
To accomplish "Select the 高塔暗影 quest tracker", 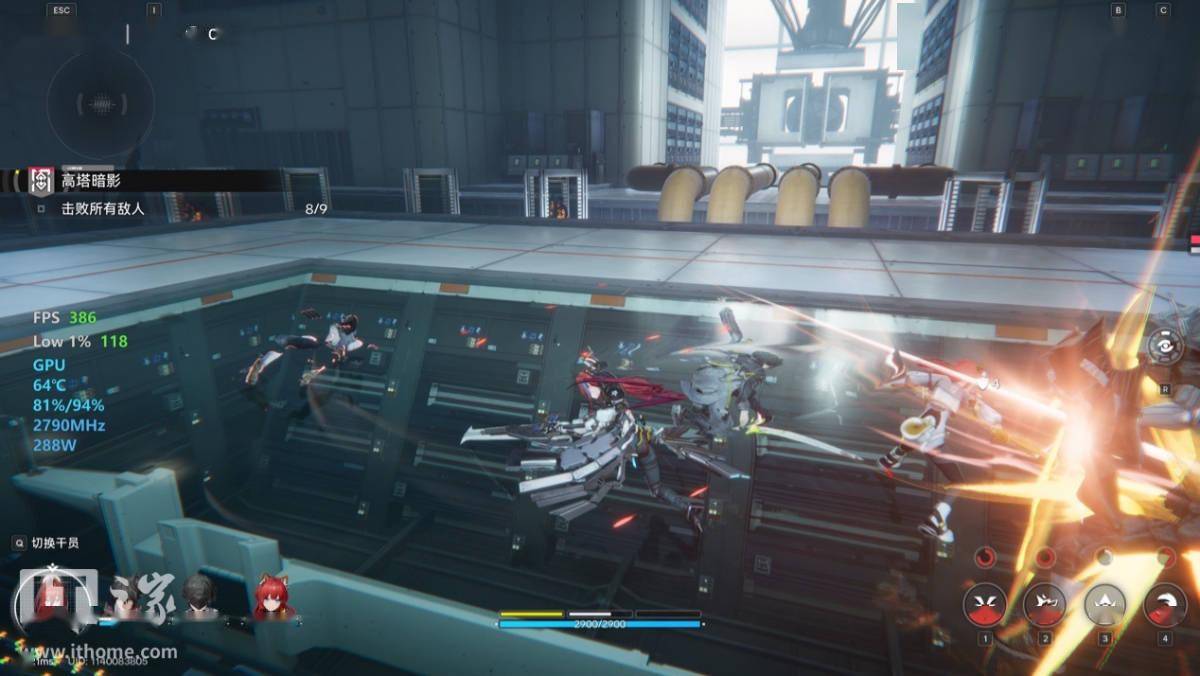I will [90, 180].
